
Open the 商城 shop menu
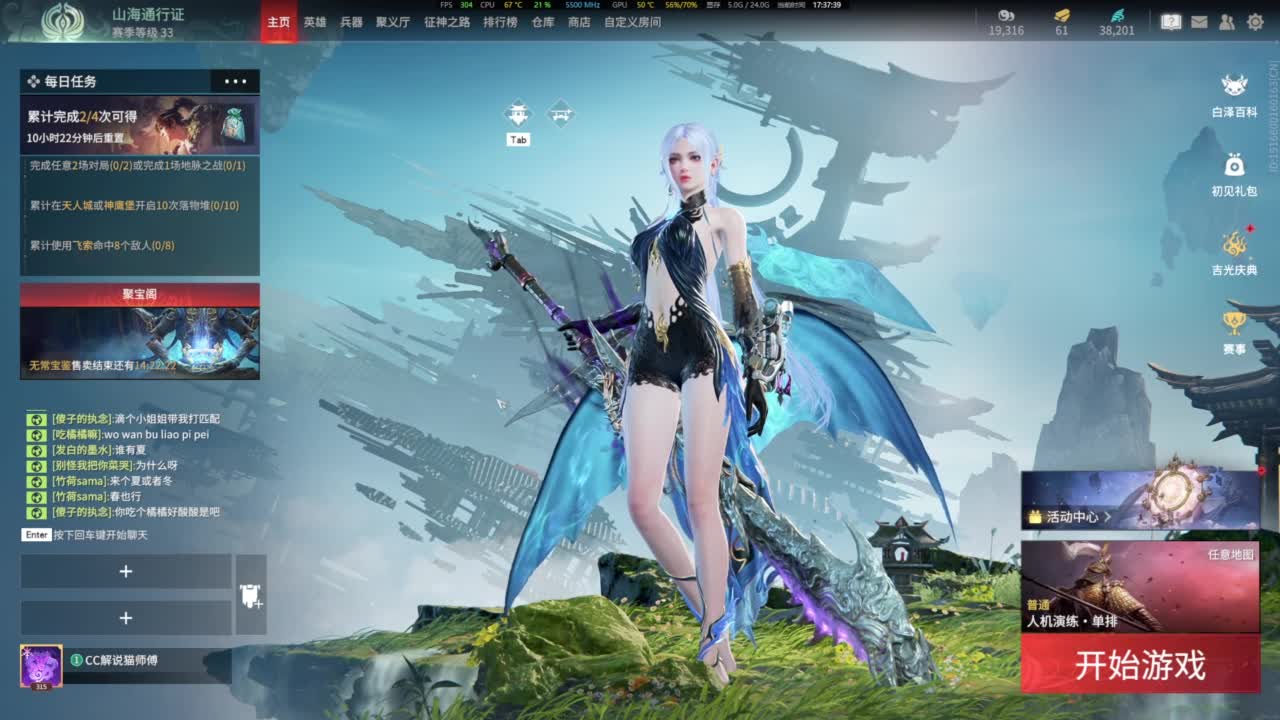581,21
